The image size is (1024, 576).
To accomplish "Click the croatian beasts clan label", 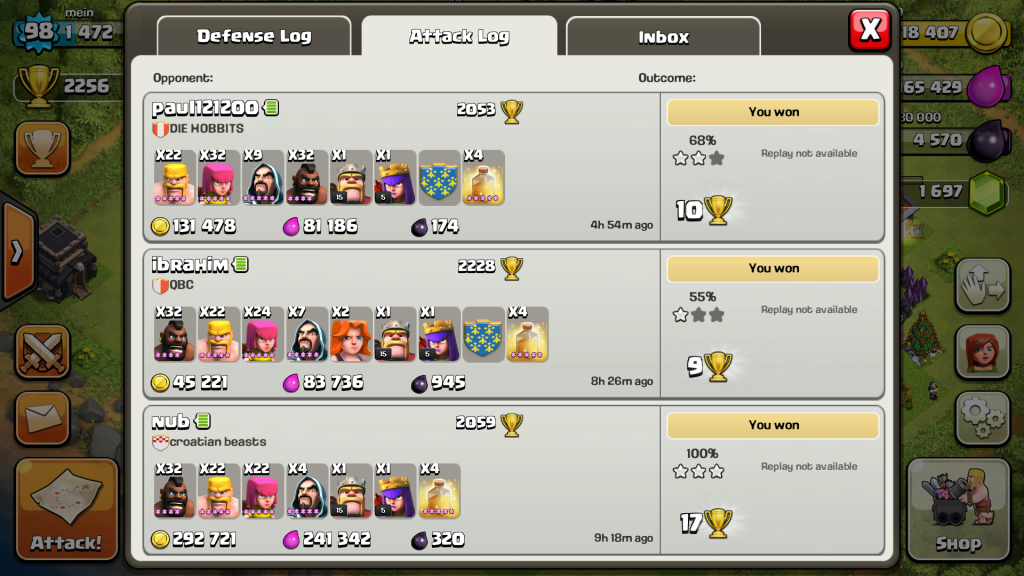I will (x=217, y=442).
